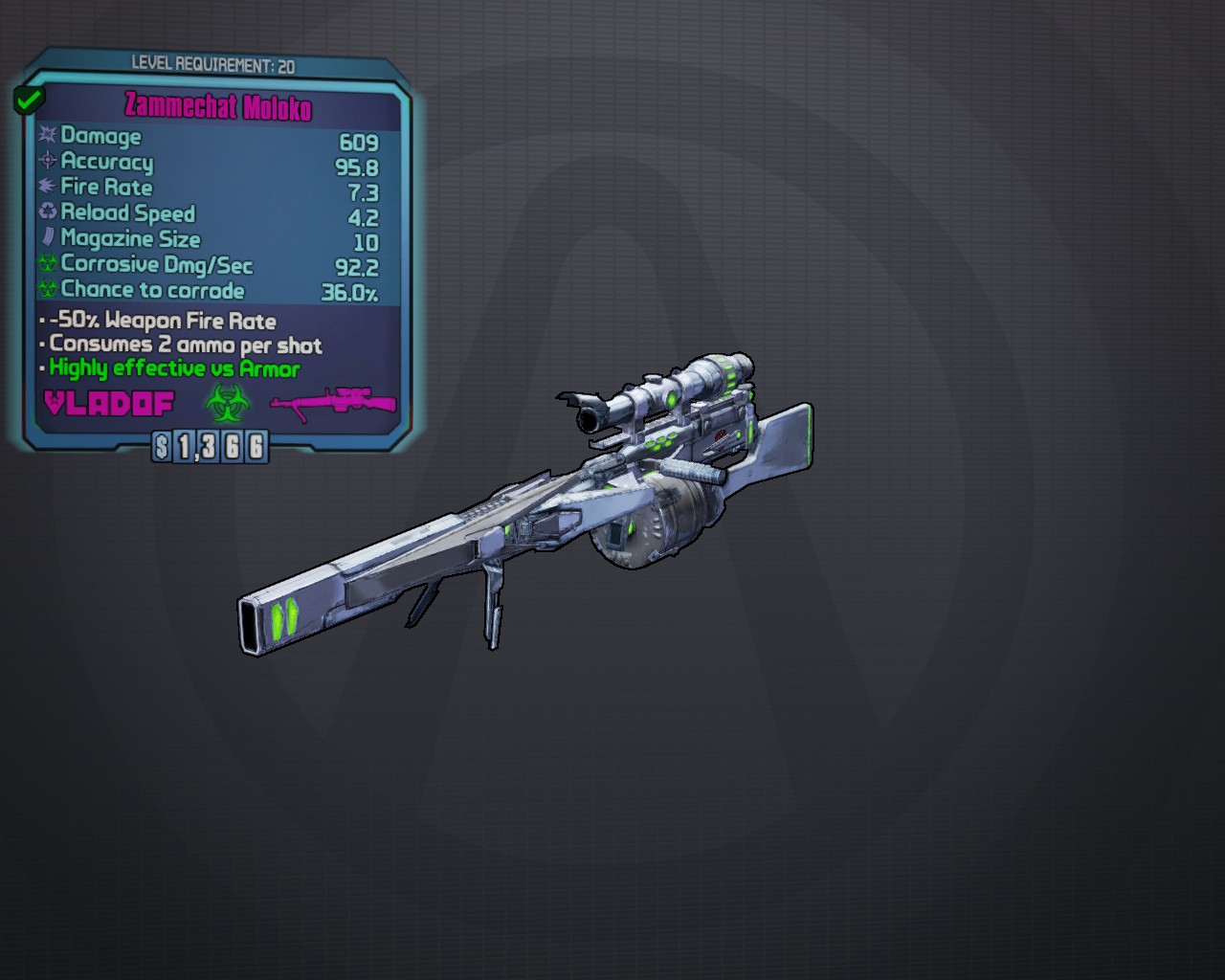Click the green checkmark badge on the card
1225x980 pixels.
click(28, 99)
